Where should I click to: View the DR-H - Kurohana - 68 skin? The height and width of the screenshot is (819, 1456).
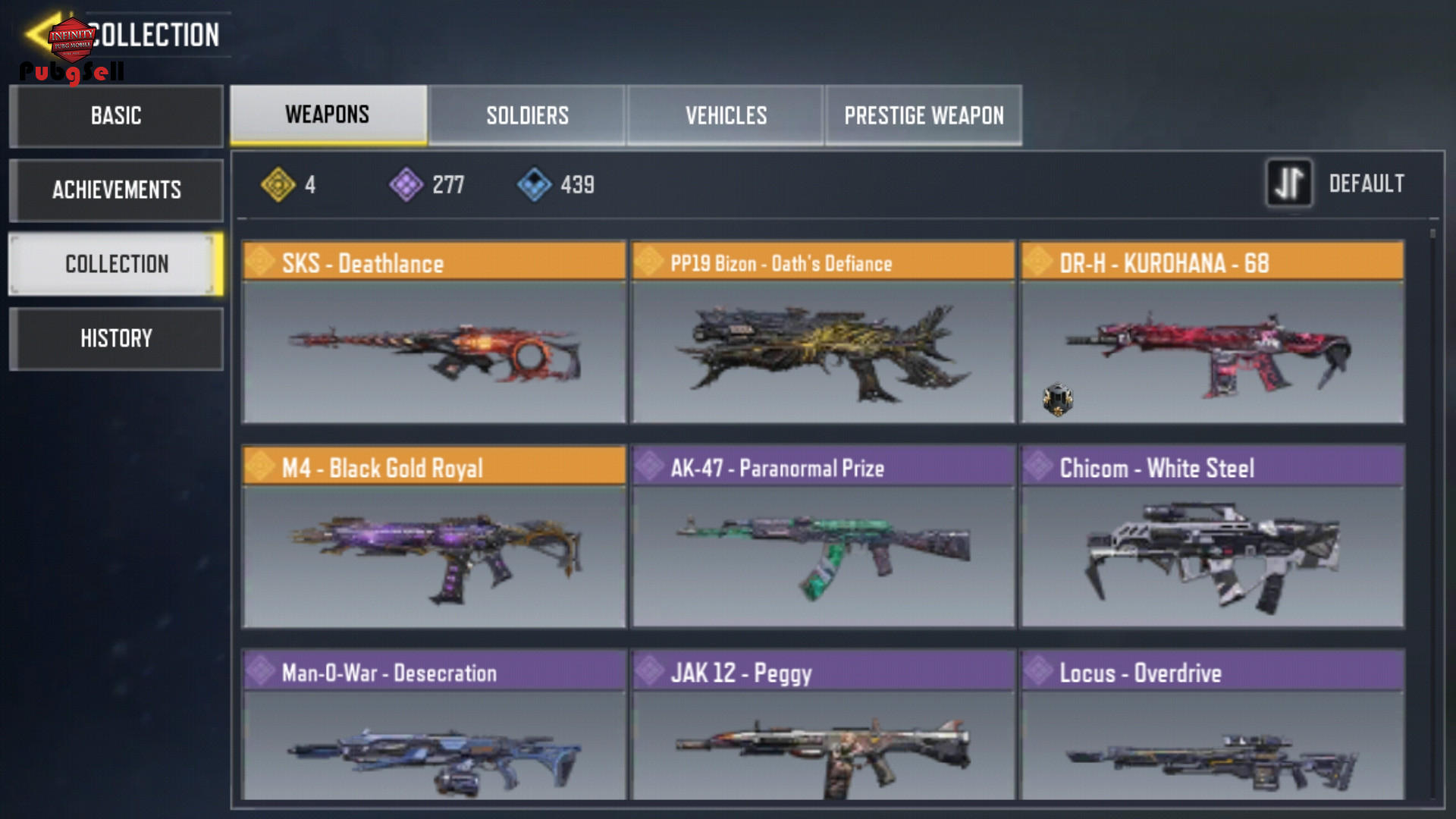[1212, 332]
